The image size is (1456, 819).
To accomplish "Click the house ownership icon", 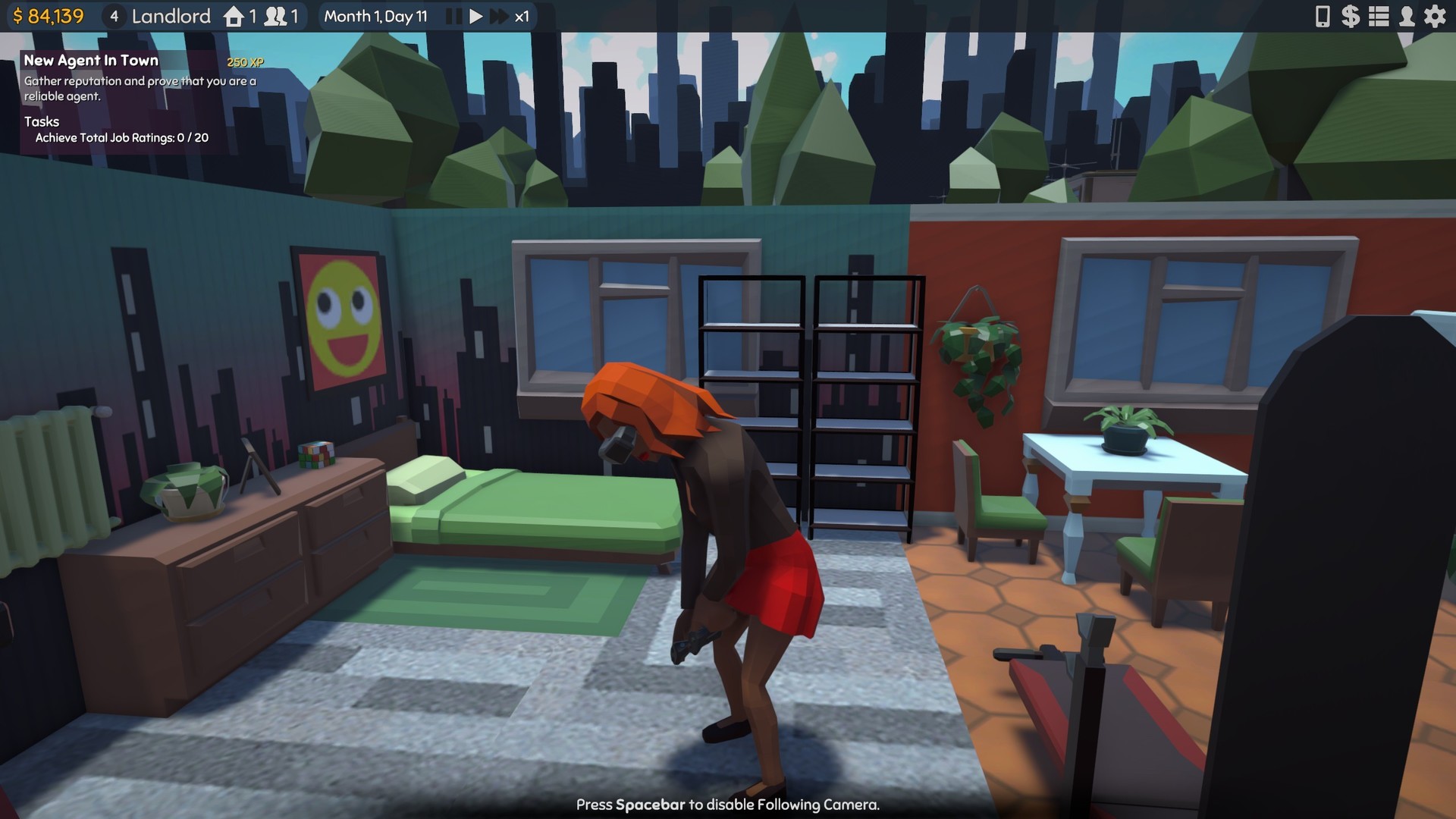I will pos(232,16).
